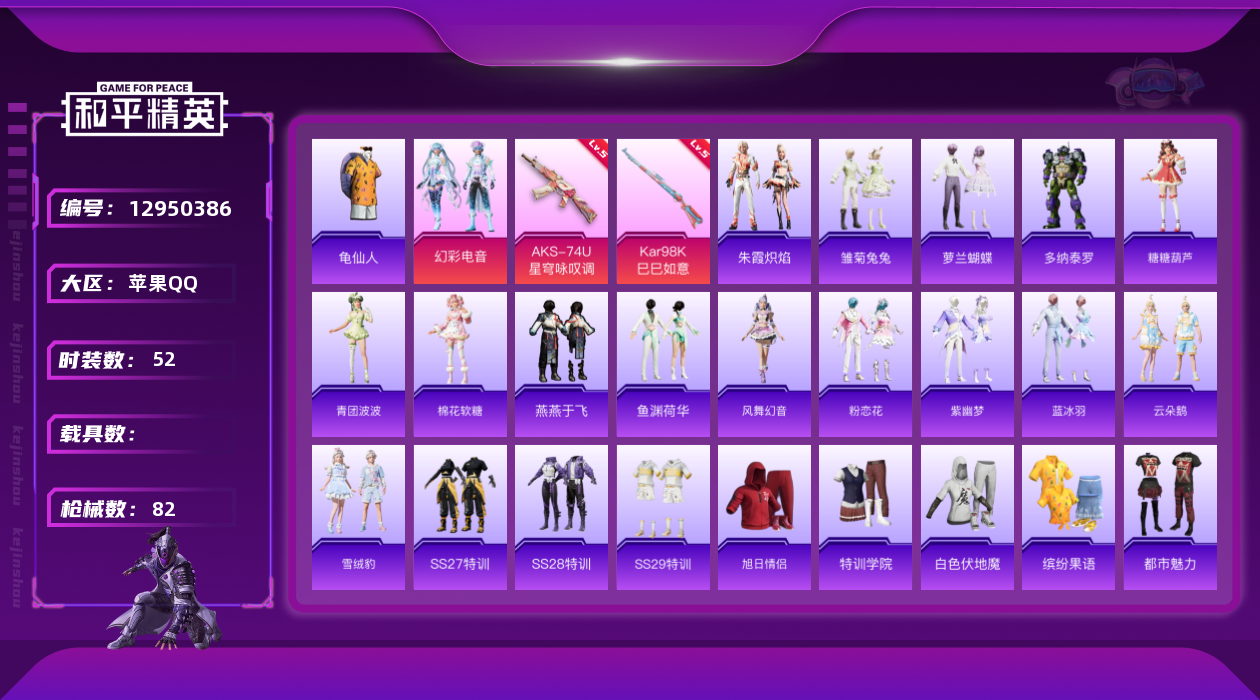View the 都市魅力 outfit card
The image size is (1260, 700).
point(1170,517)
